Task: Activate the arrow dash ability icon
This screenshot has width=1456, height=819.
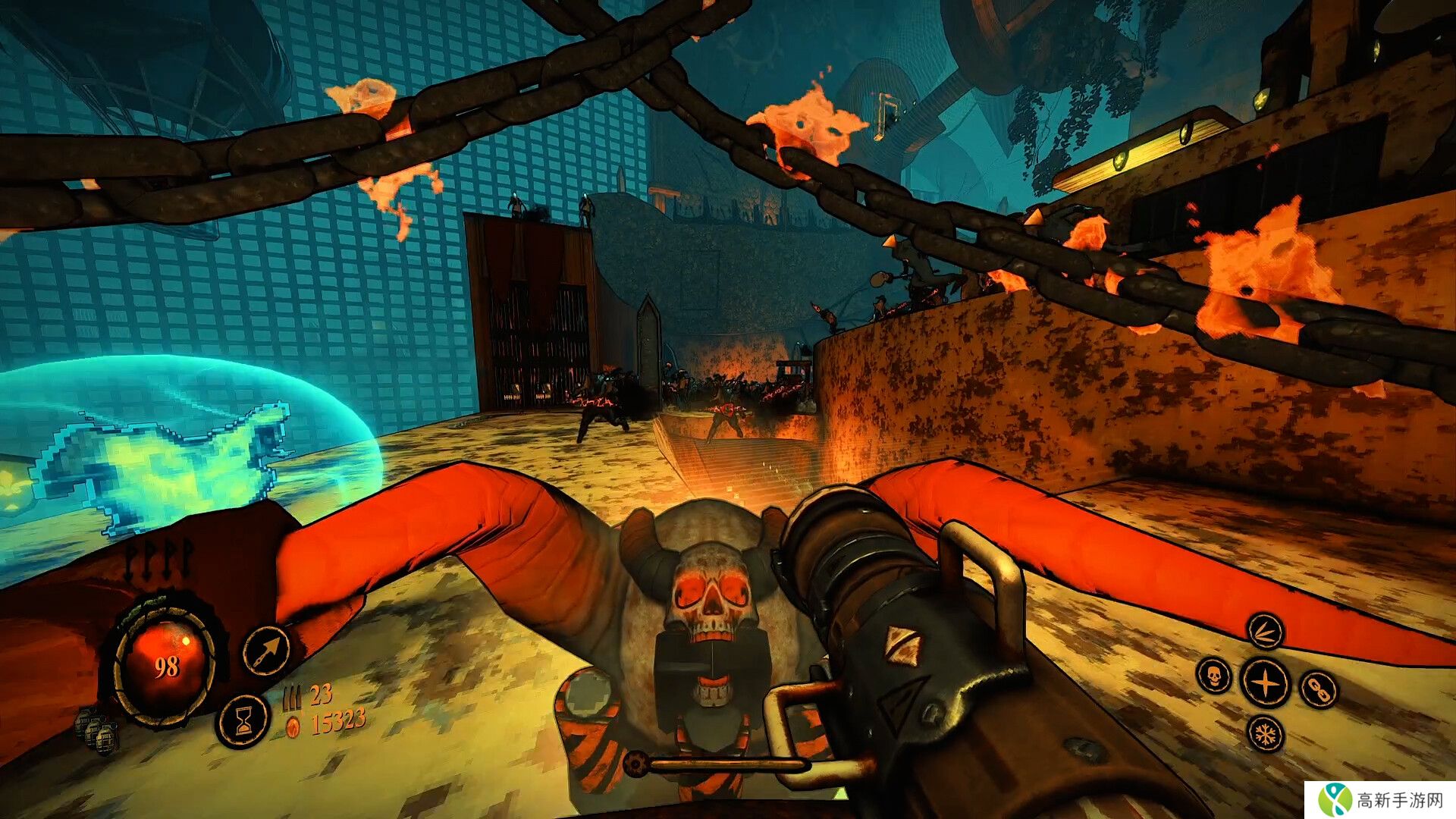Action: point(266,651)
